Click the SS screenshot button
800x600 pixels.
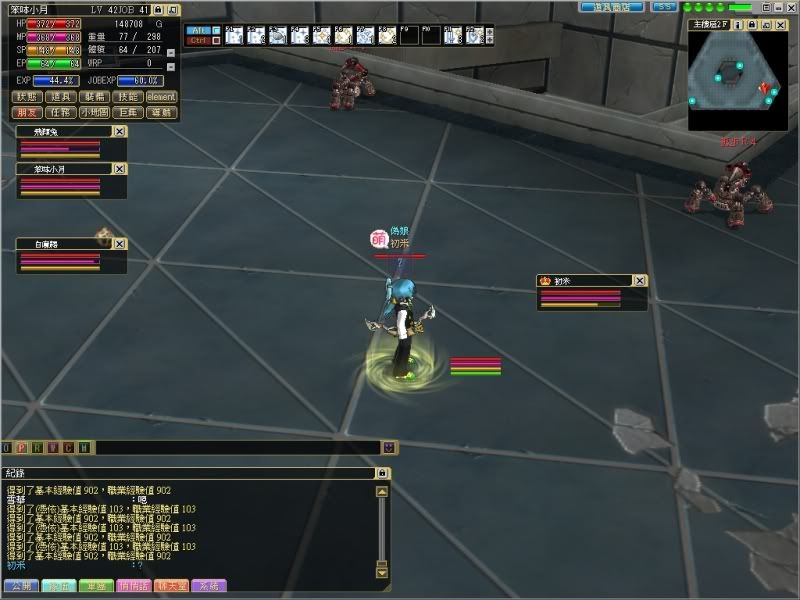point(664,7)
